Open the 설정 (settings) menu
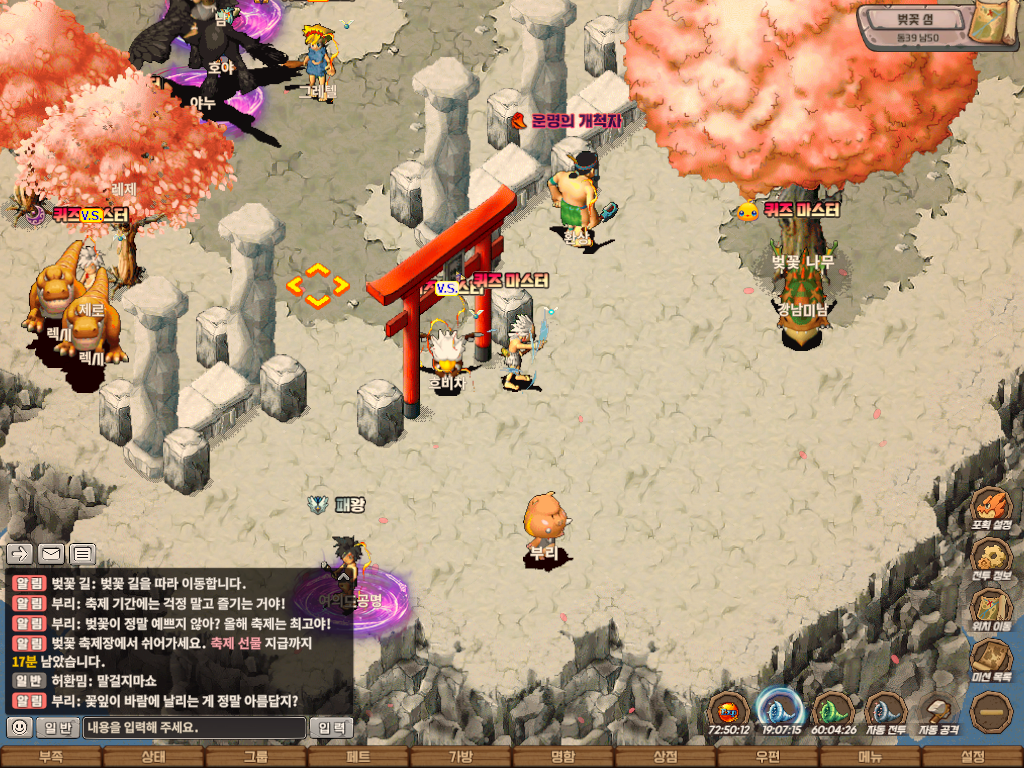 click(972, 757)
